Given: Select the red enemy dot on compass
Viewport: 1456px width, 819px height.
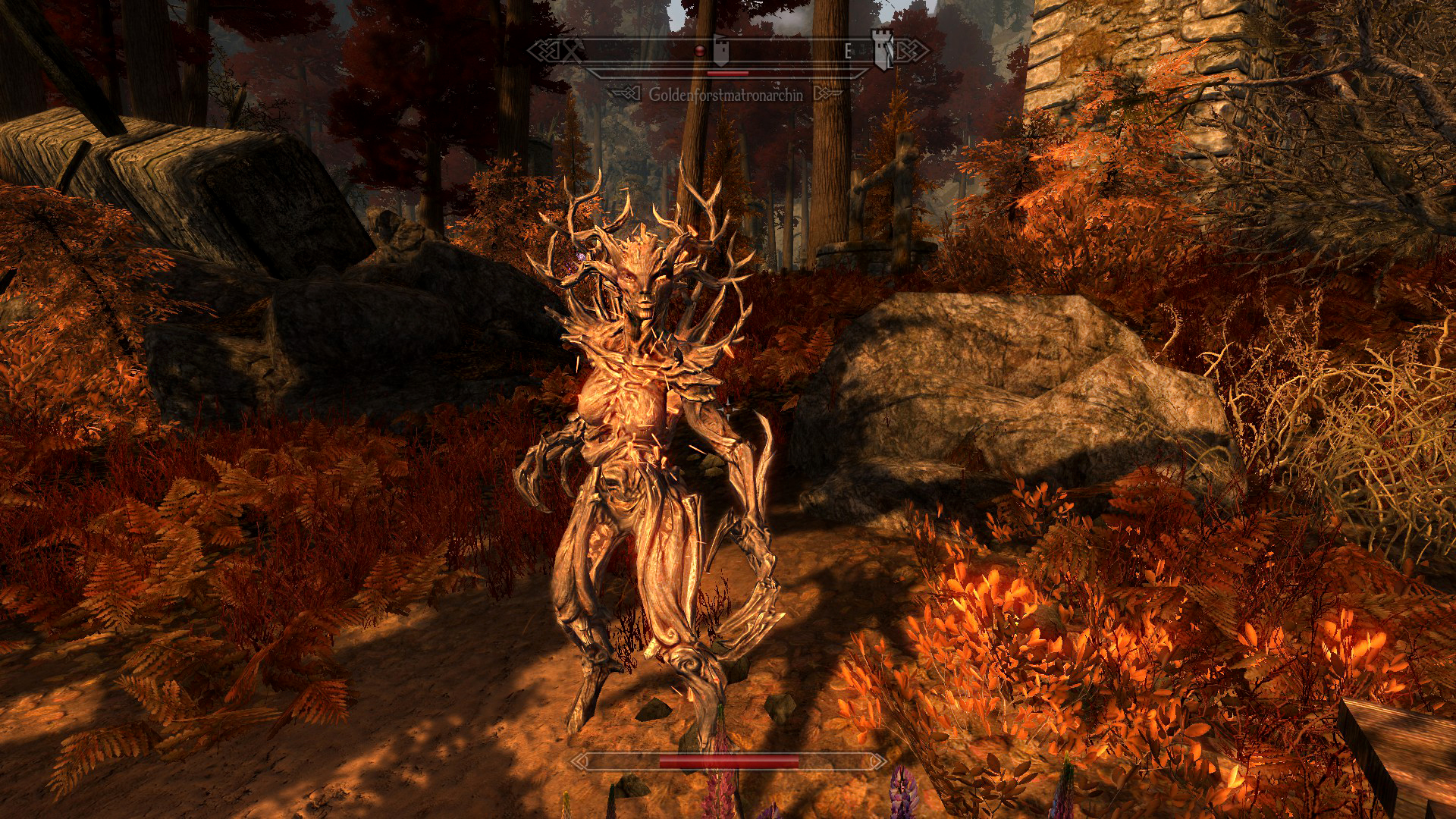Looking at the screenshot, I should [701, 51].
